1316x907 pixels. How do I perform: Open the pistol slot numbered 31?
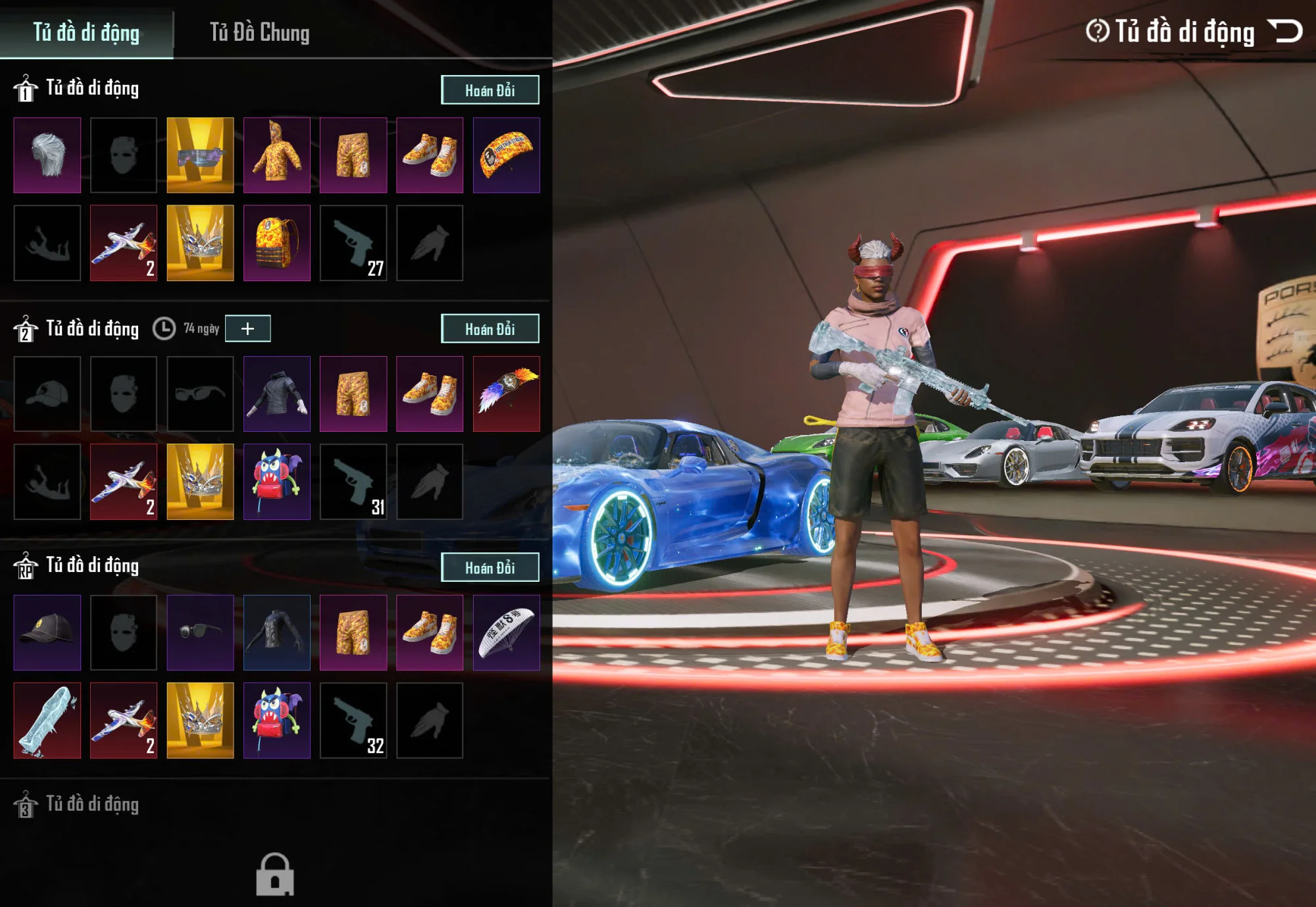(353, 482)
